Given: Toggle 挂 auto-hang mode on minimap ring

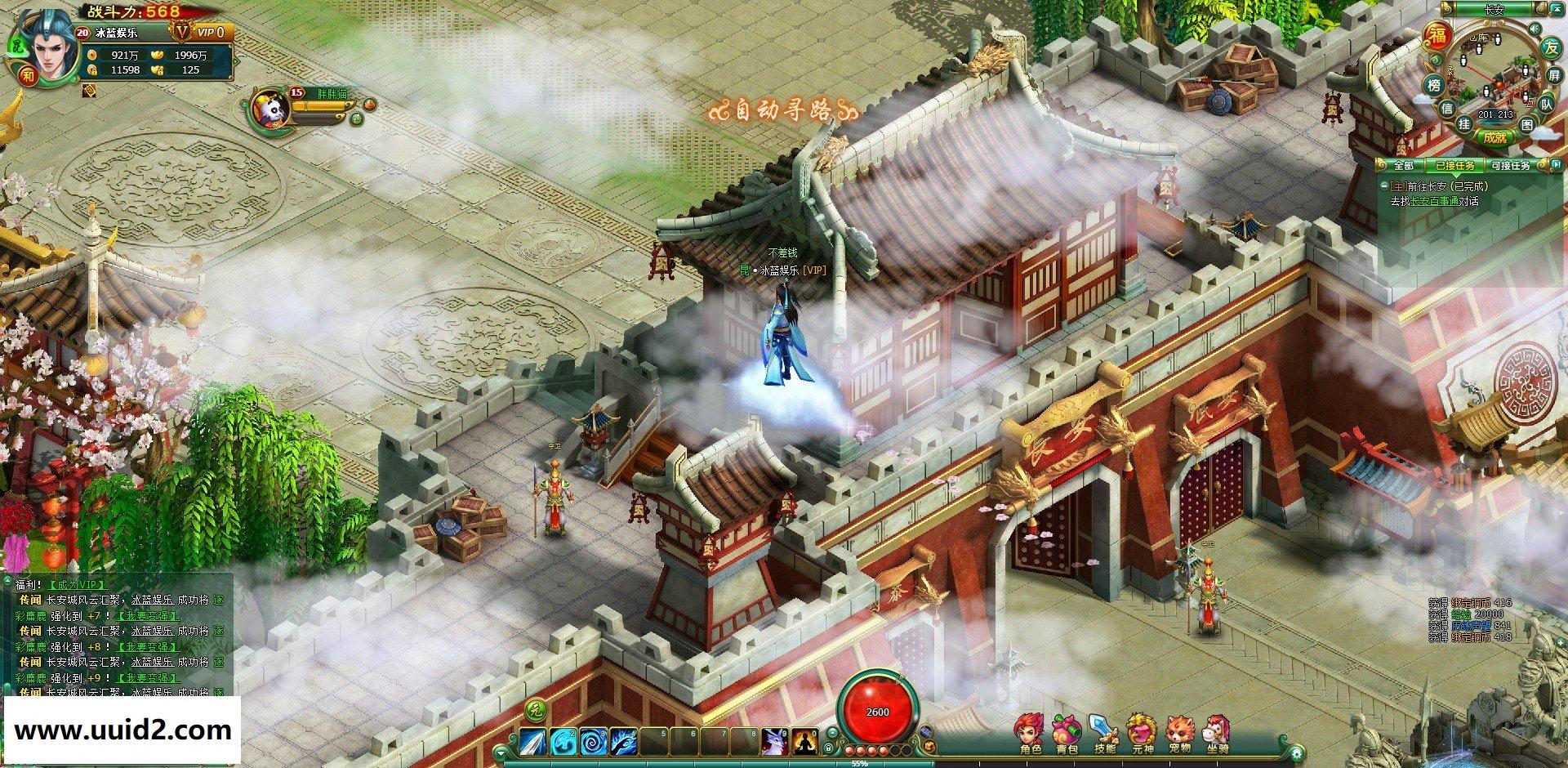Looking at the screenshot, I should pyautogui.click(x=1463, y=124).
